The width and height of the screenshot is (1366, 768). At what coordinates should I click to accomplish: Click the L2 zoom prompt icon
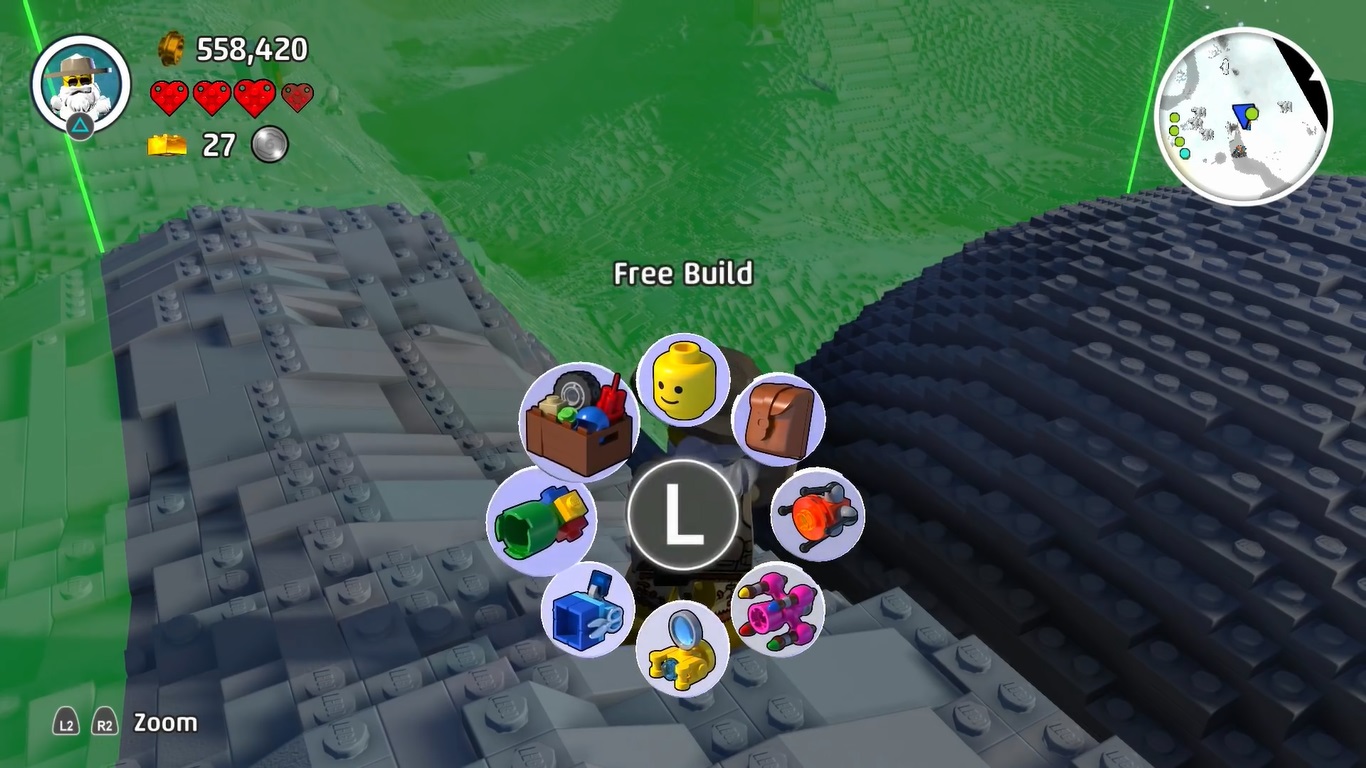pos(64,722)
